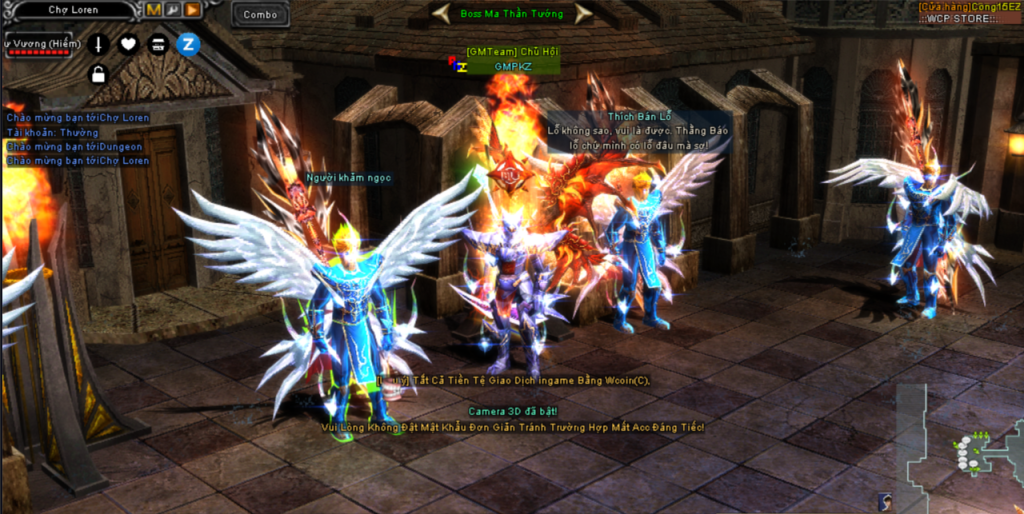Select the Chợ Loren location title bar

70,10
